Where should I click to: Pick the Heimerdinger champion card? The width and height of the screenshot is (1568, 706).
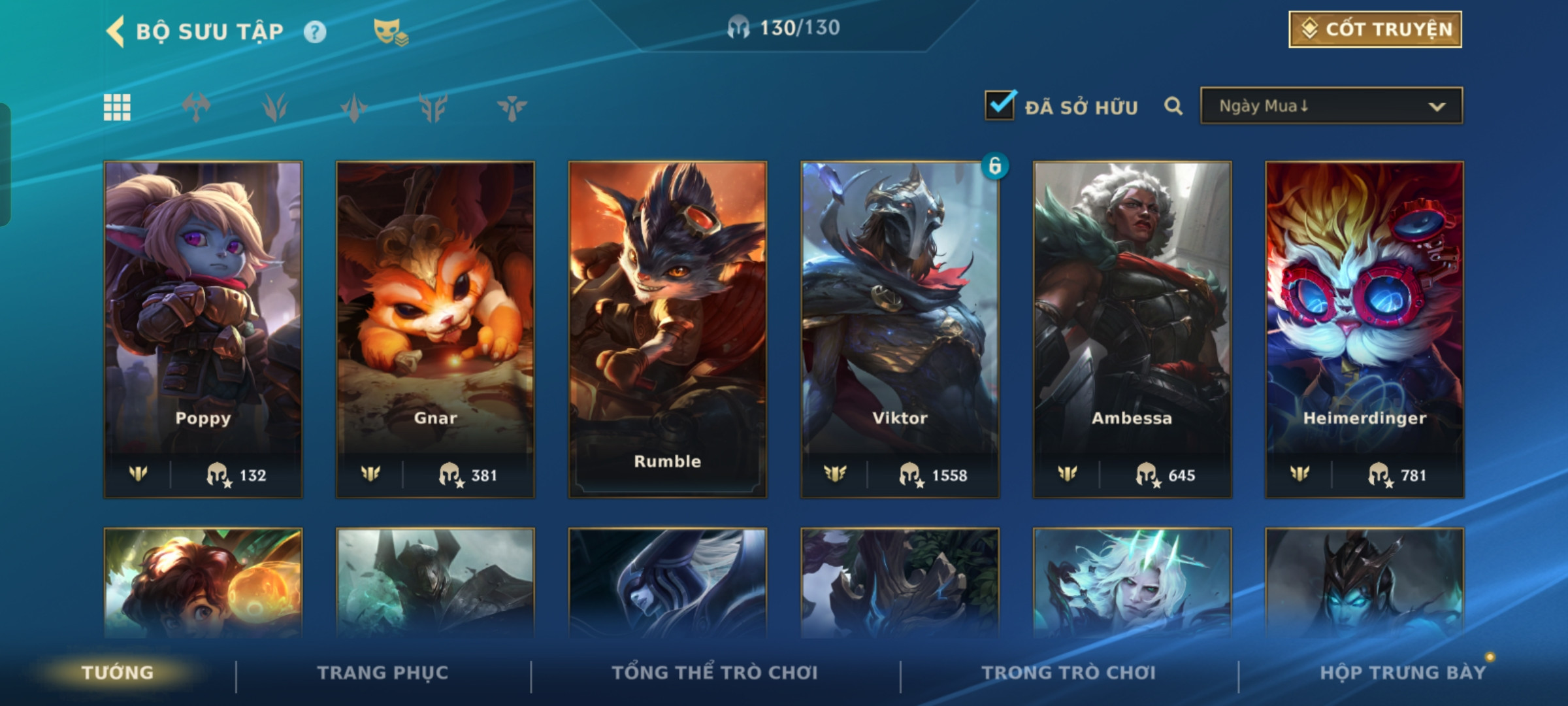point(1364,329)
